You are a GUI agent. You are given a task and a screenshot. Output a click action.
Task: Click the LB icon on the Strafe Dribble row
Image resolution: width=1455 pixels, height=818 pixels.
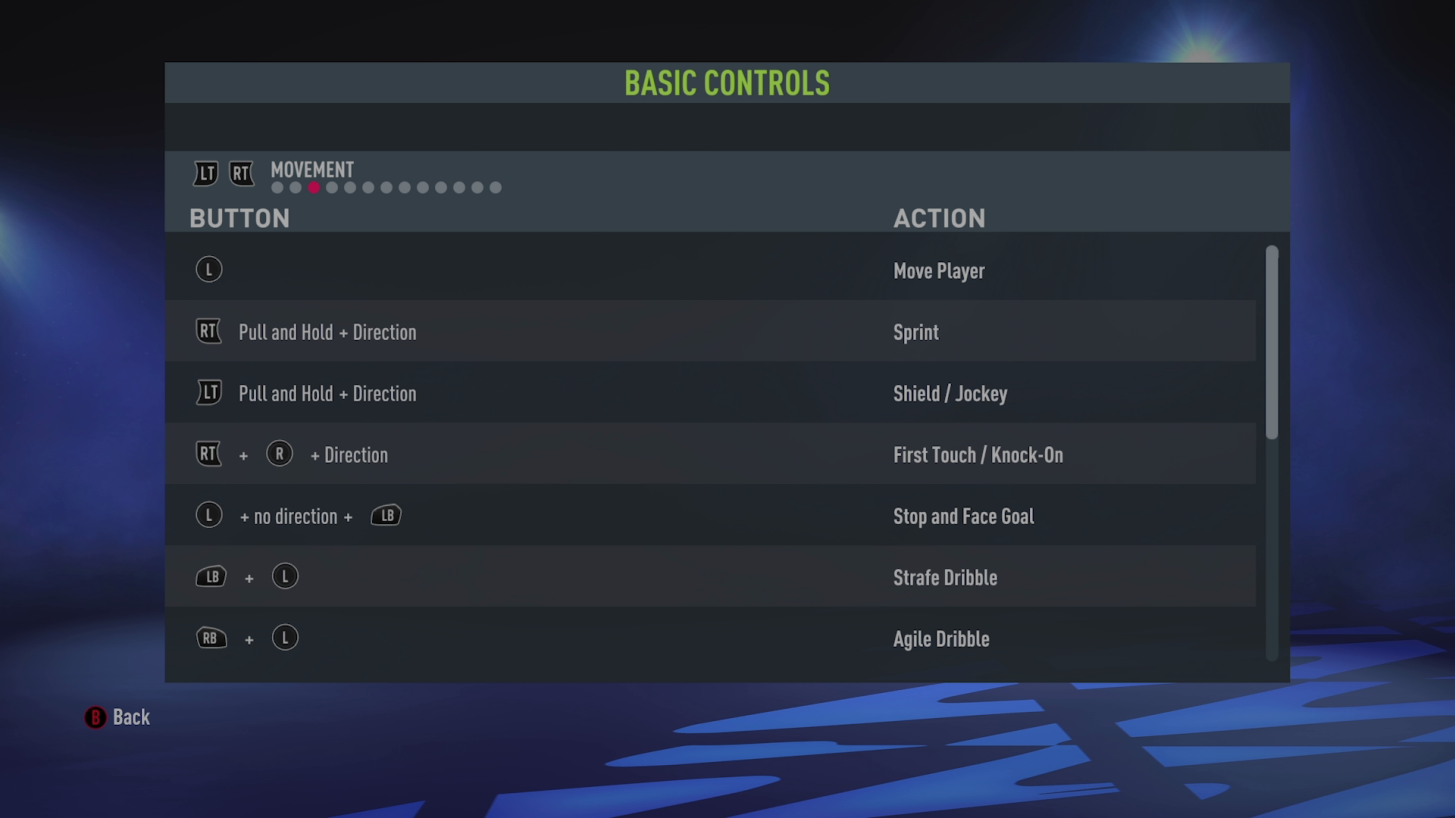(211, 576)
